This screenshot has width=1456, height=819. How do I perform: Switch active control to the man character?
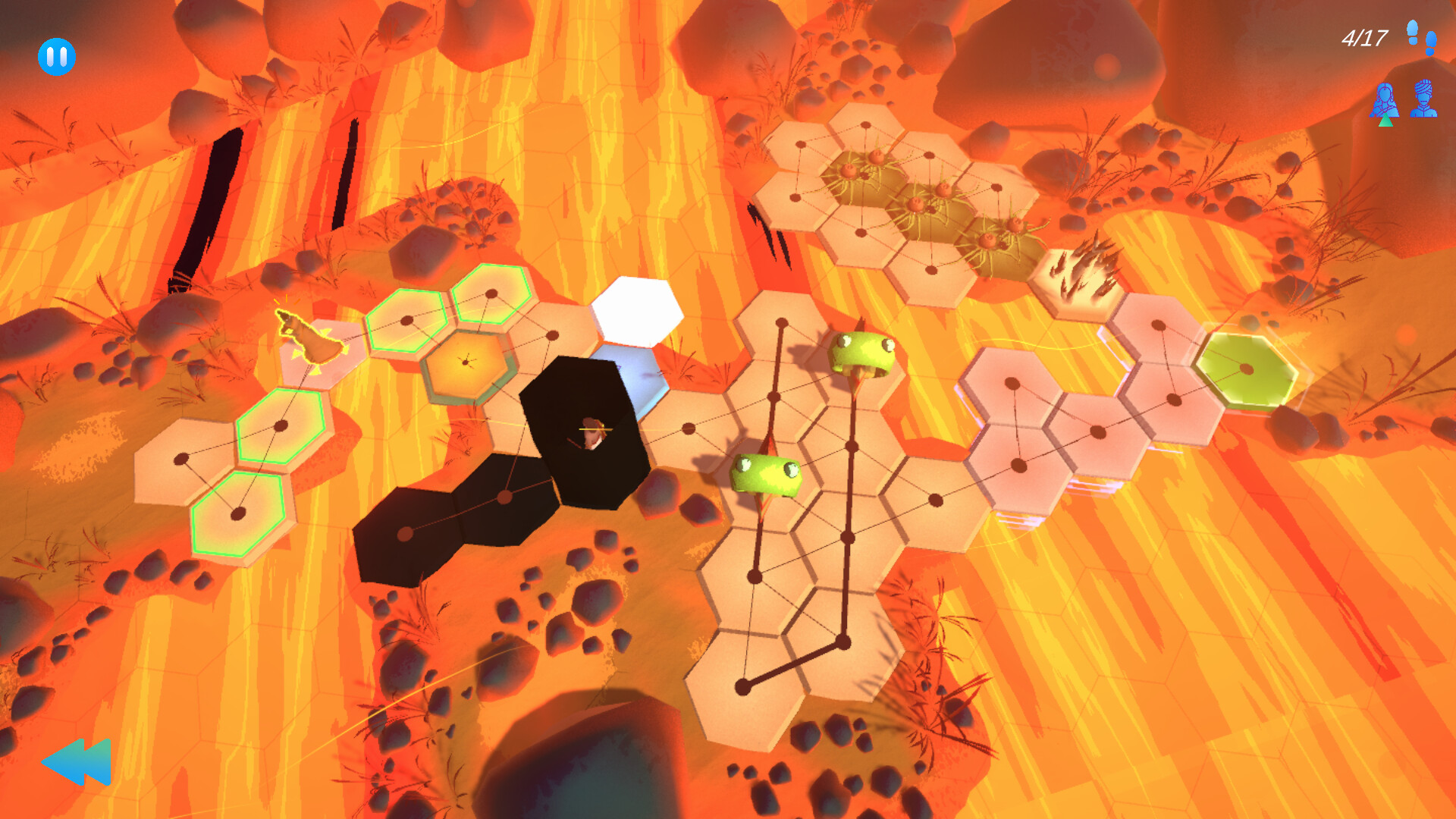tap(1423, 100)
